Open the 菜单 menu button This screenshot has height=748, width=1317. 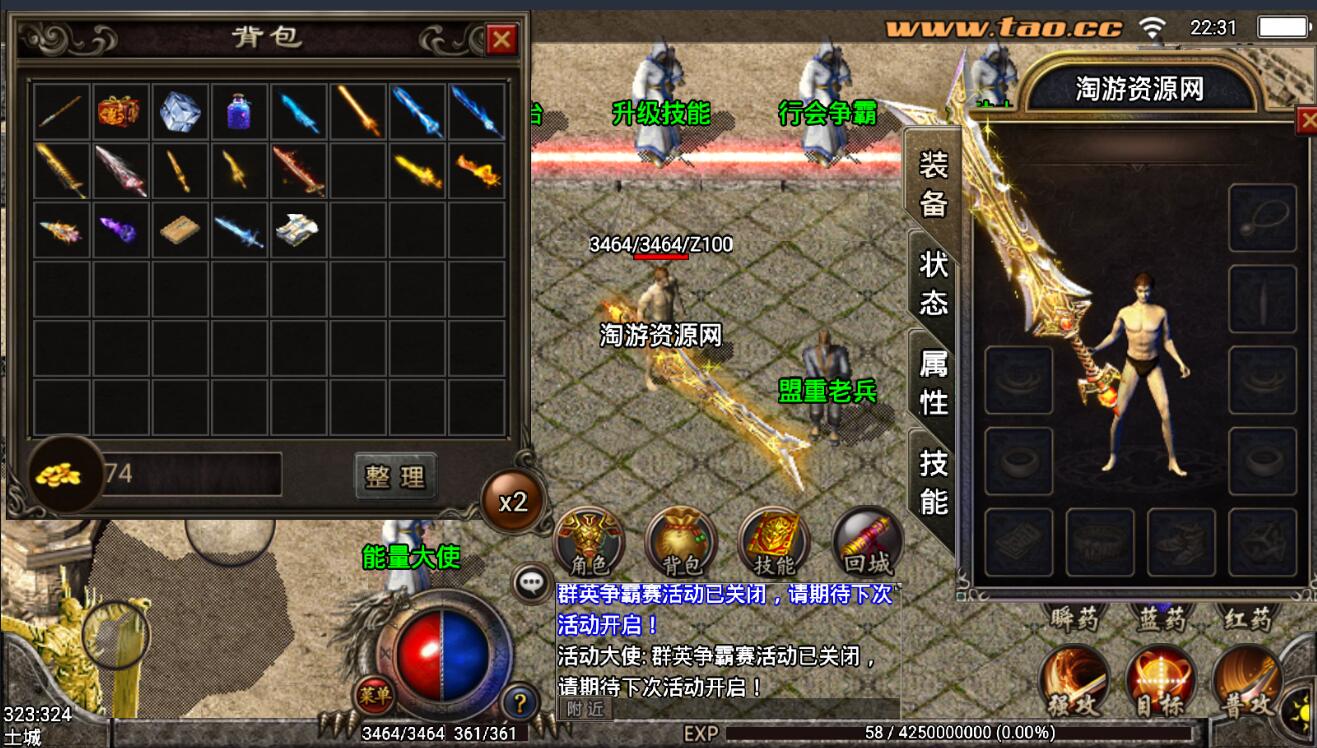coord(375,693)
